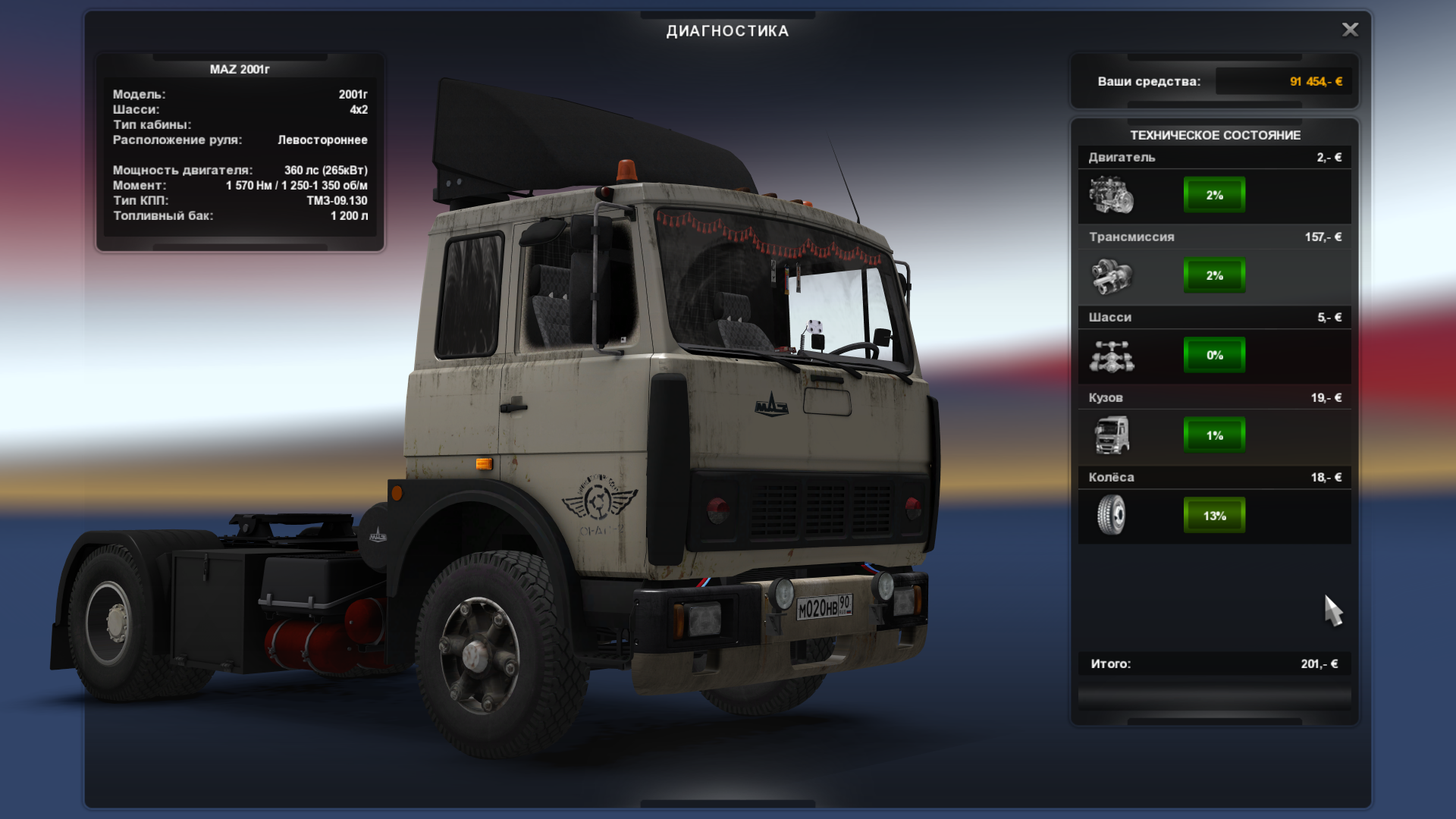This screenshot has height=819, width=1456.
Task: Close the Диагностика window
Action: click(1350, 30)
